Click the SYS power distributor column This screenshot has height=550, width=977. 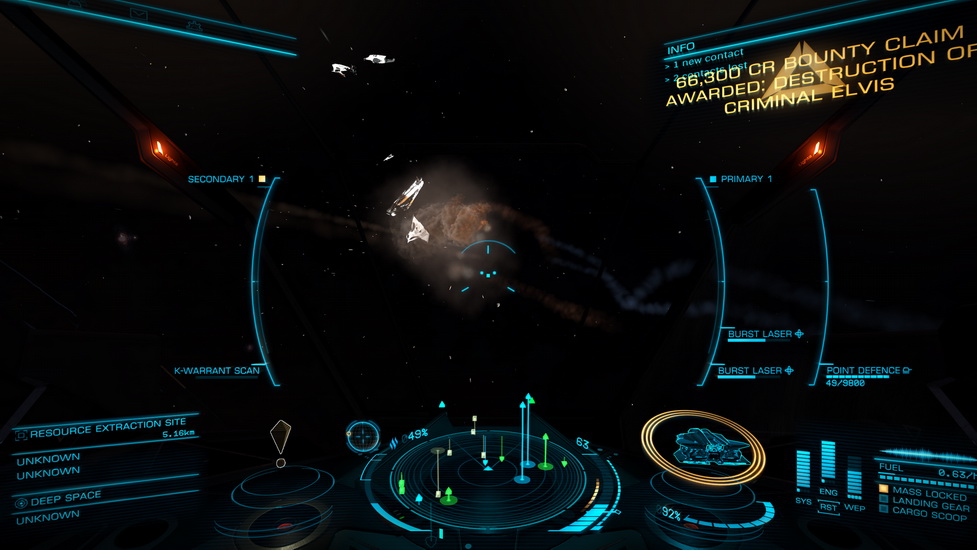click(803, 472)
